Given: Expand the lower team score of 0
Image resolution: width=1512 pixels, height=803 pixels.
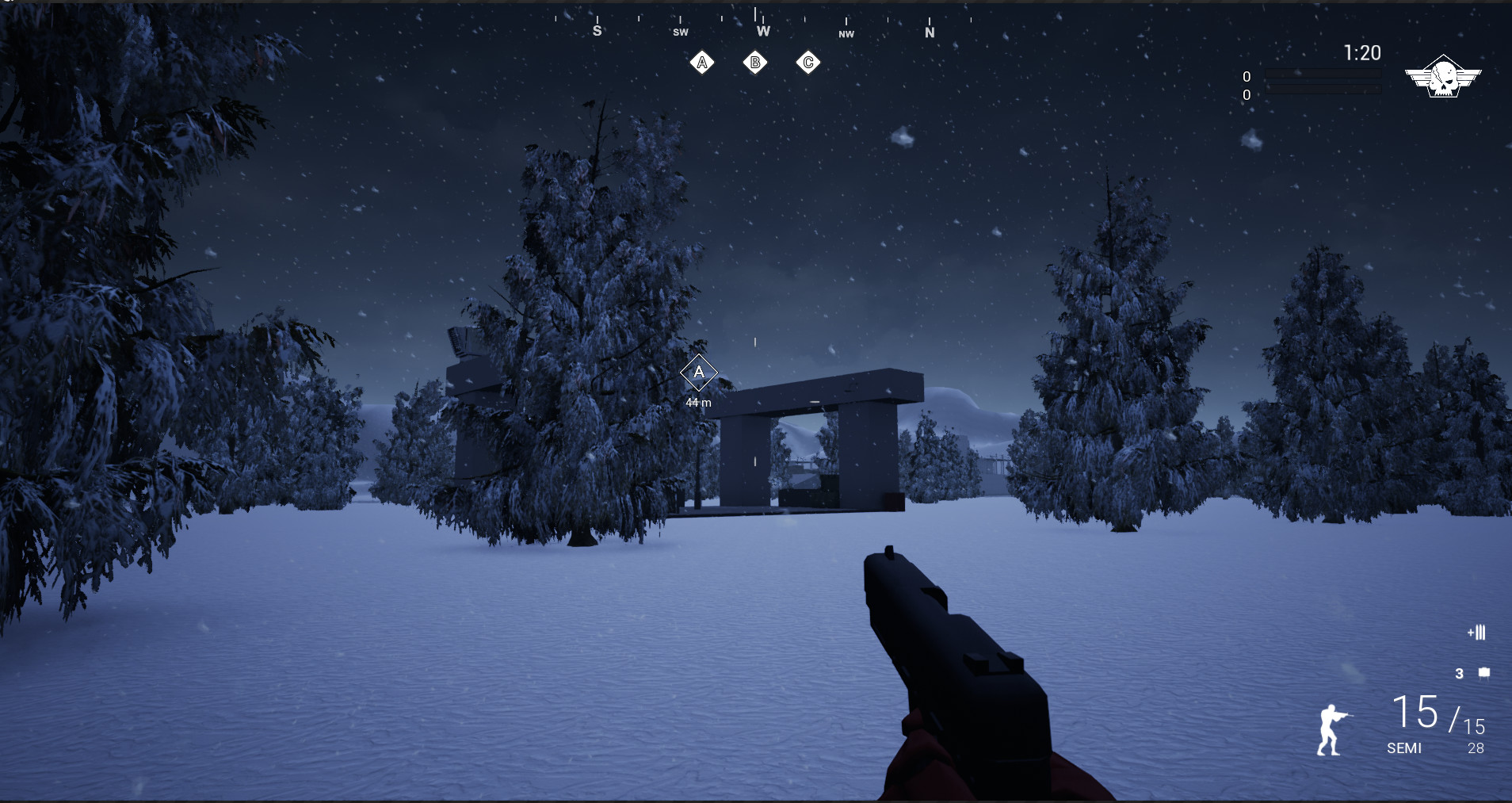Looking at the screenshot, I should pyautogui.click(x=1247, y=94).
